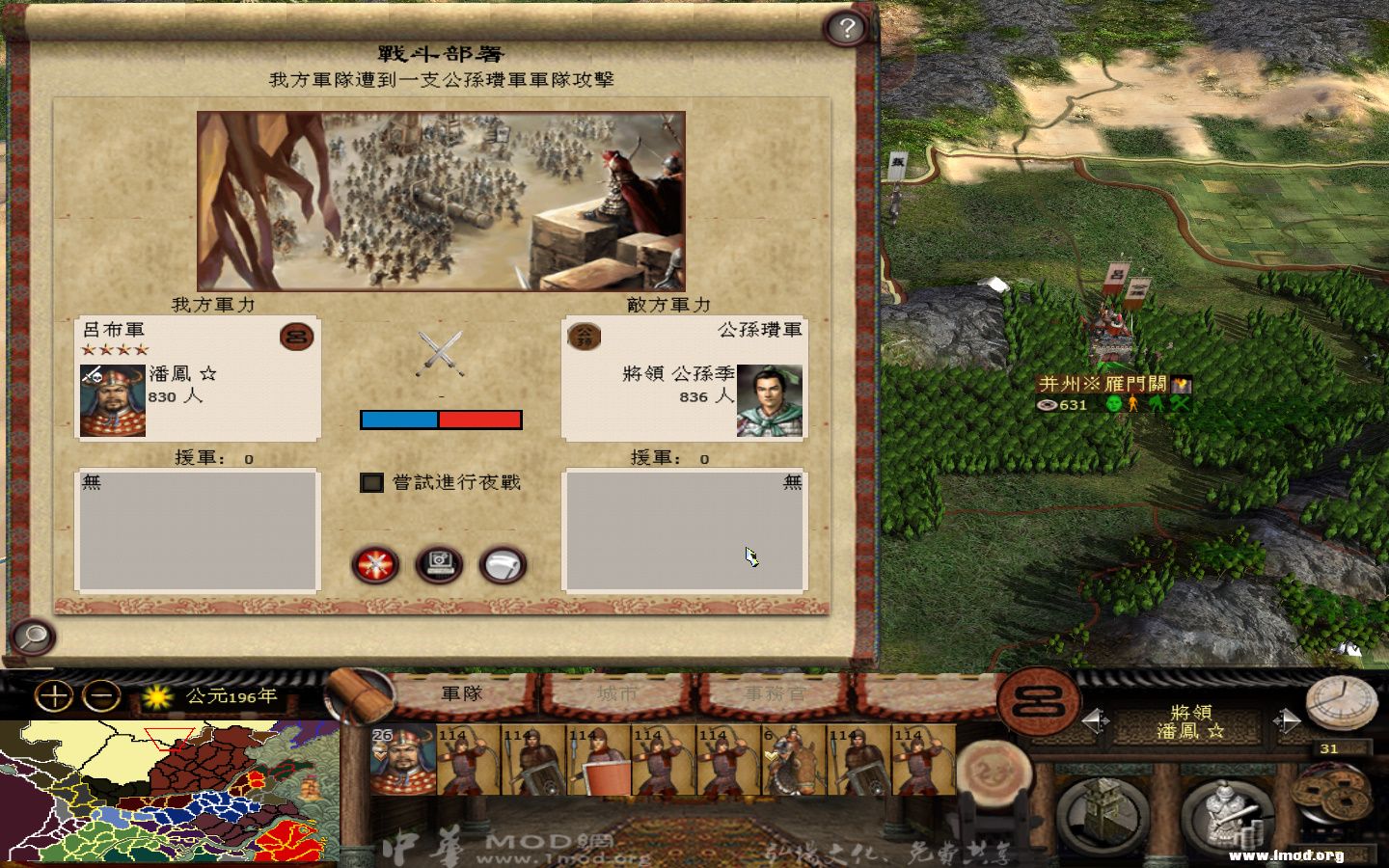Open help via the question mark button
This screenshot has width=1389, height=868.
(x=847, y=28)
